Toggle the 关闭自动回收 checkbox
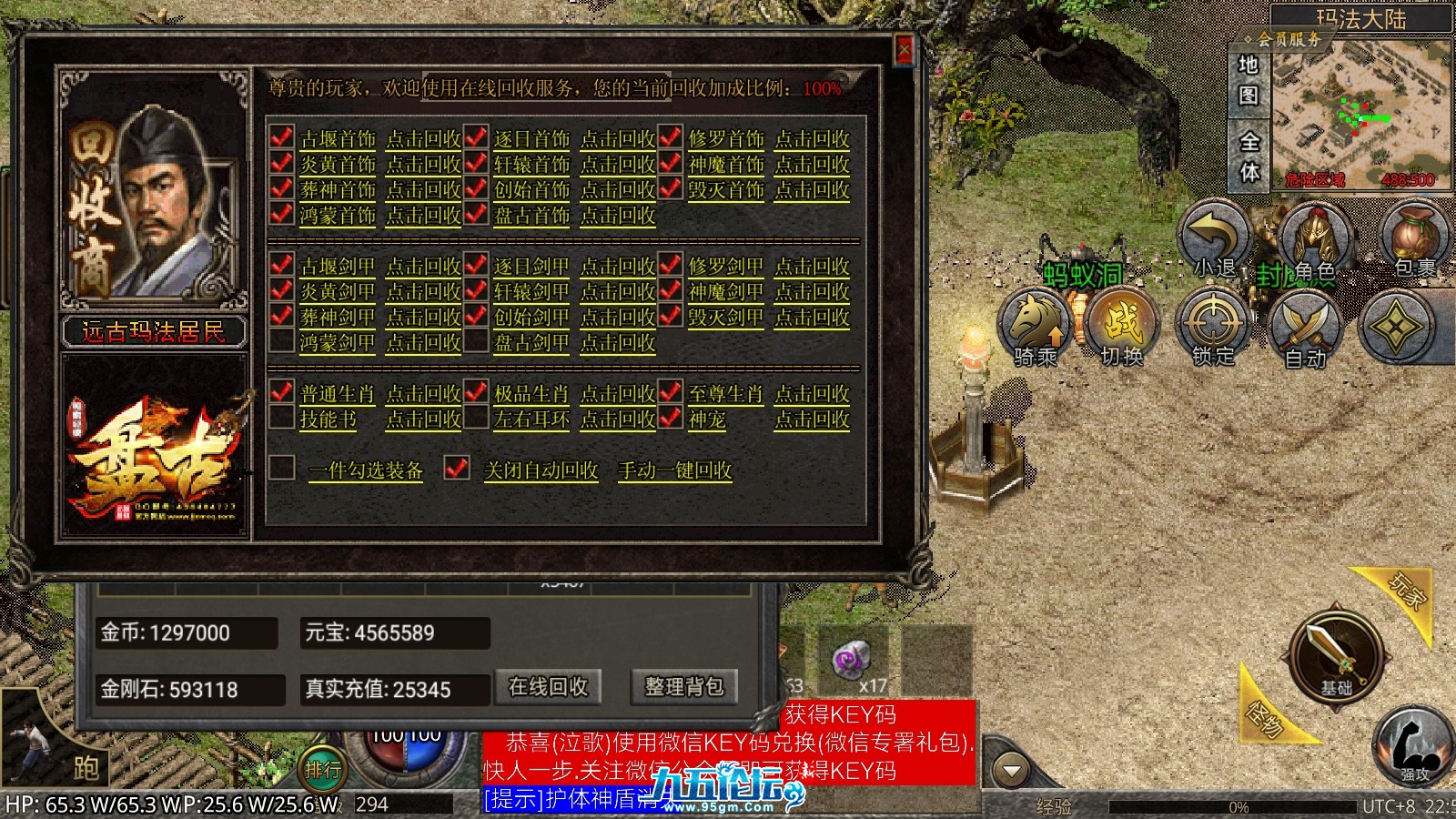The width and height of the screenshot is (1456, 819). click(x=456, y=468)
